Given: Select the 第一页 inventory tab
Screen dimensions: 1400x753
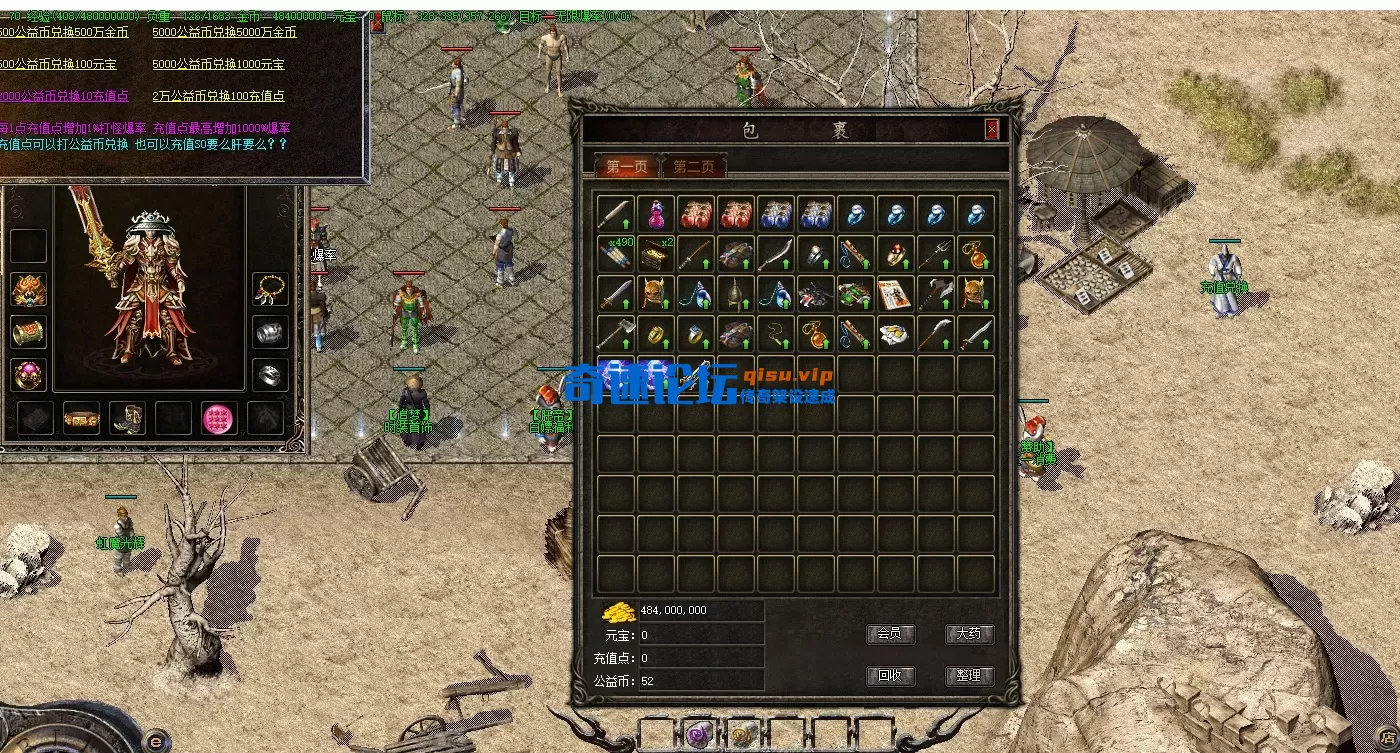Looking at the screenshot, I should (627, 167).
